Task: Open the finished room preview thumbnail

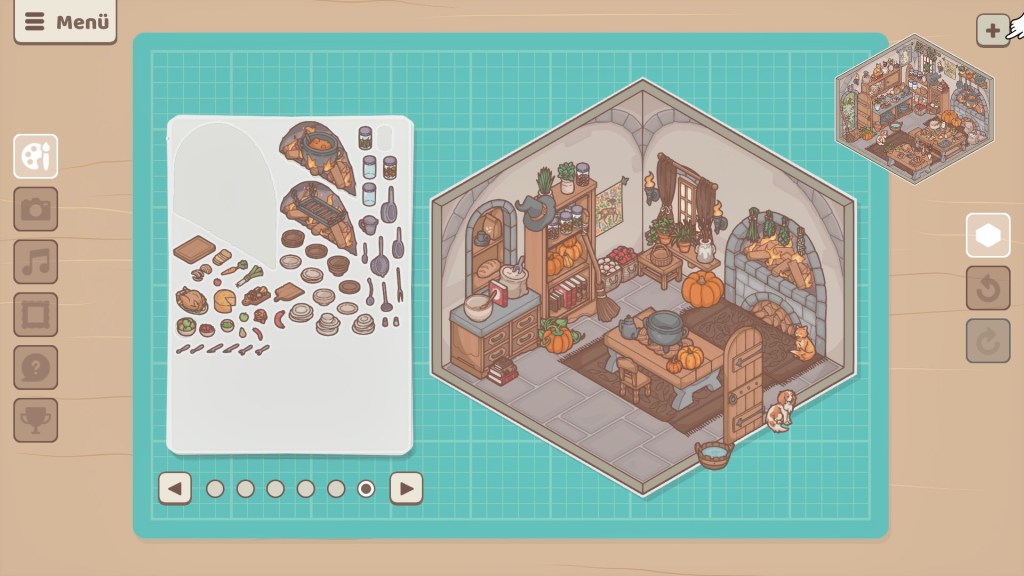Action: [x=914, y=108]
